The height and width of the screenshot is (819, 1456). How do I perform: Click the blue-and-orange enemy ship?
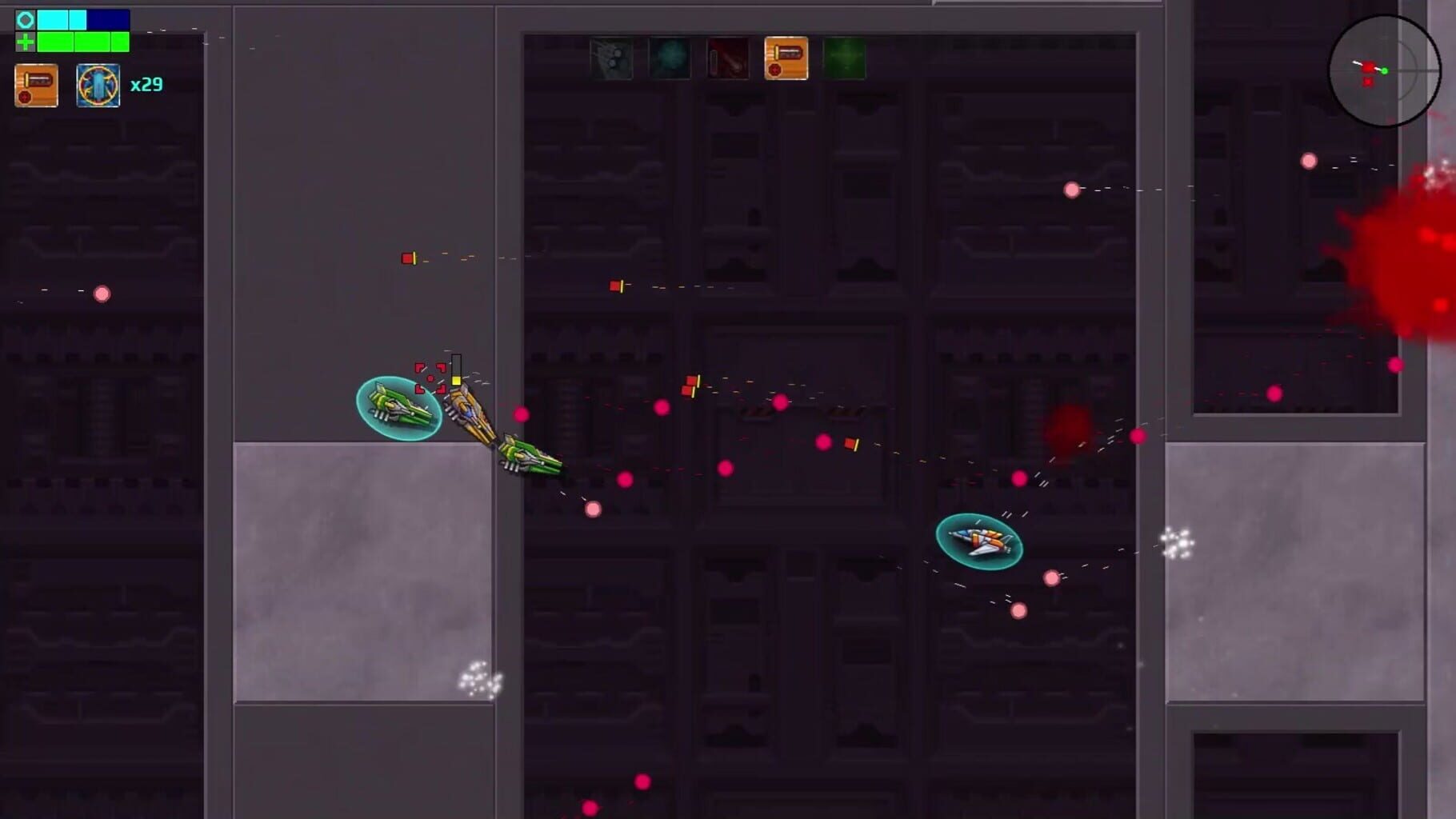tap(978, 542)
